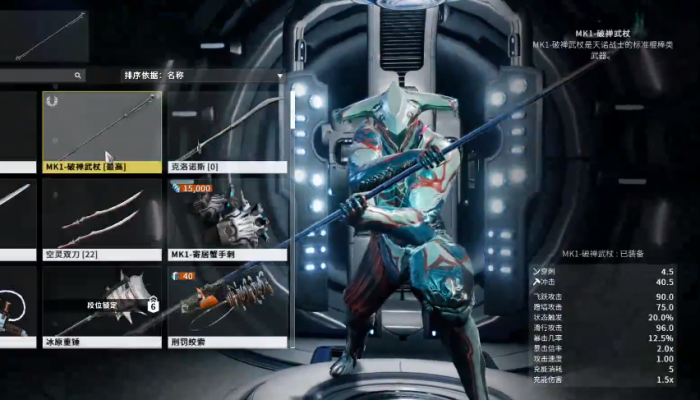Choose the 克洛诺斯 weapon tile
The width and height of the screenshot is (700, 400).
point(227,132)
